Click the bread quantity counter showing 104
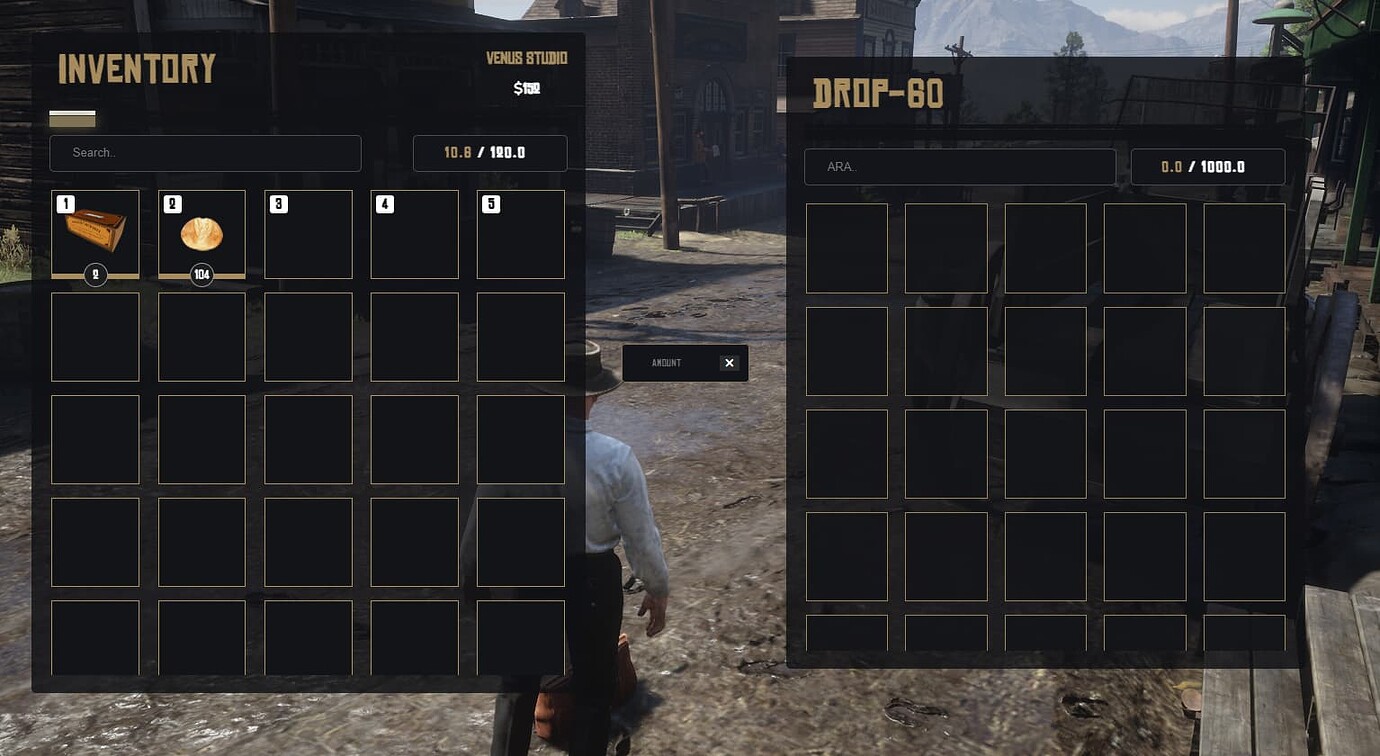Screen dimensions: 1380x756 coord(201,274)
